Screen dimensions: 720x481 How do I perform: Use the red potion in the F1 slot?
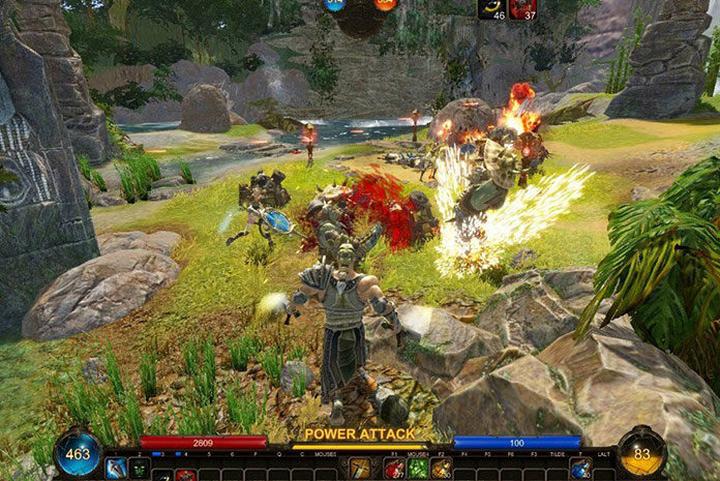pos(394,468)
